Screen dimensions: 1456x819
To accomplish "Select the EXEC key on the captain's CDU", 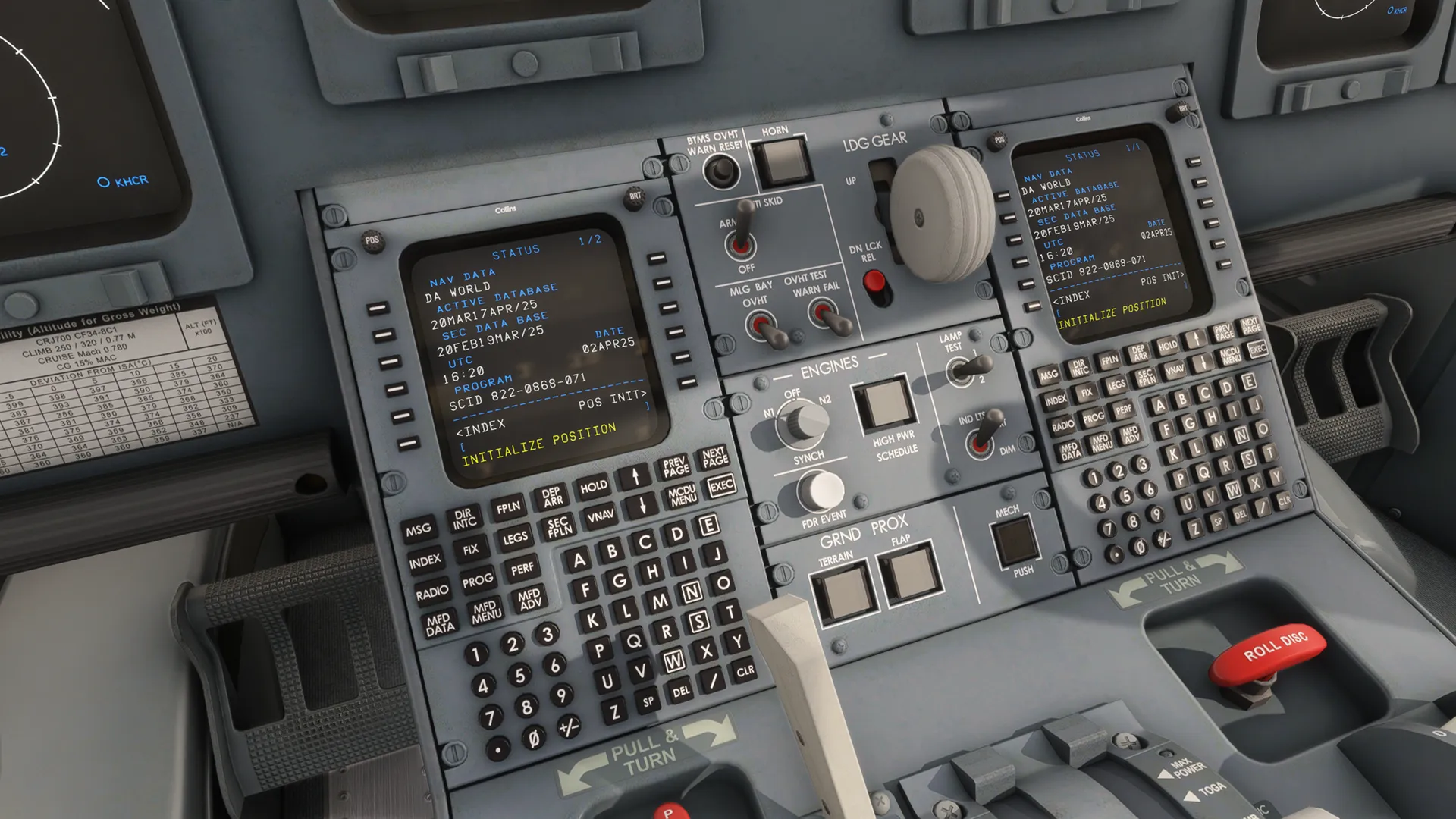I will (720, 485).
